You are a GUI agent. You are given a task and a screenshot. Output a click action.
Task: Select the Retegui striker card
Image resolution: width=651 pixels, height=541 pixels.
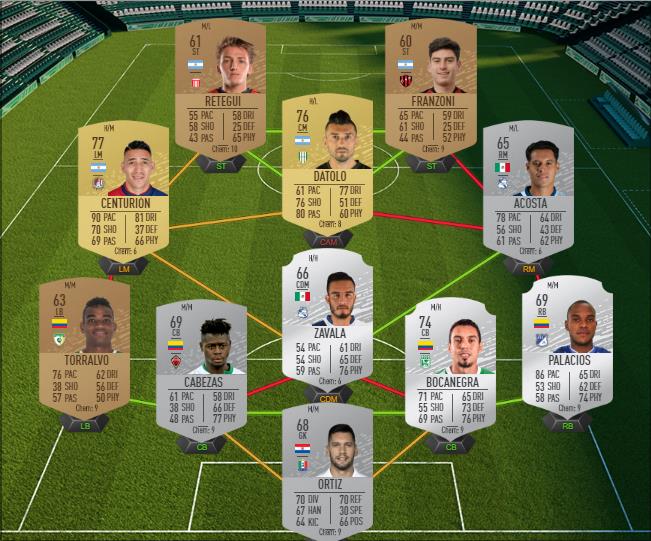(x=220, y=85)
